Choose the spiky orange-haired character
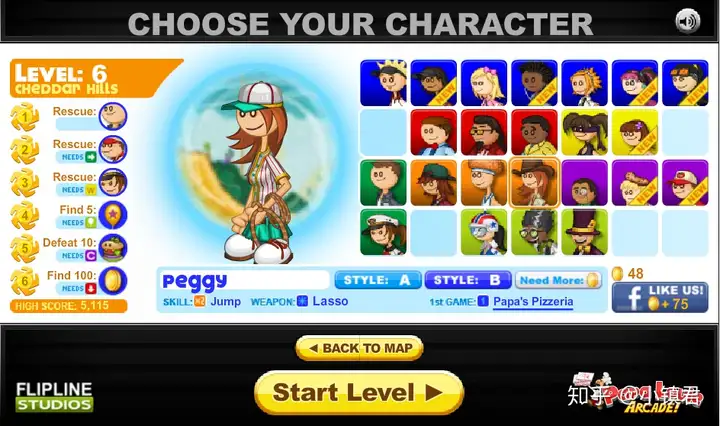Screen dimensions: 720x426 pos(584,84)
